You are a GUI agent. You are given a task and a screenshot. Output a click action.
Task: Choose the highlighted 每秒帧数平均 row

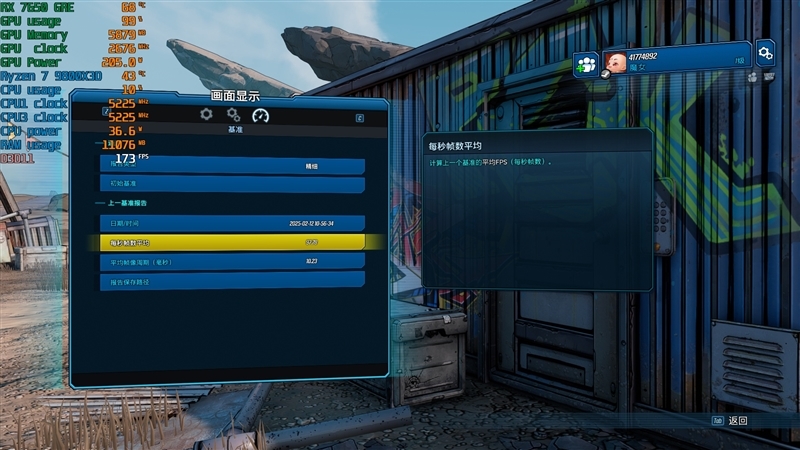(x=231, y=242)
